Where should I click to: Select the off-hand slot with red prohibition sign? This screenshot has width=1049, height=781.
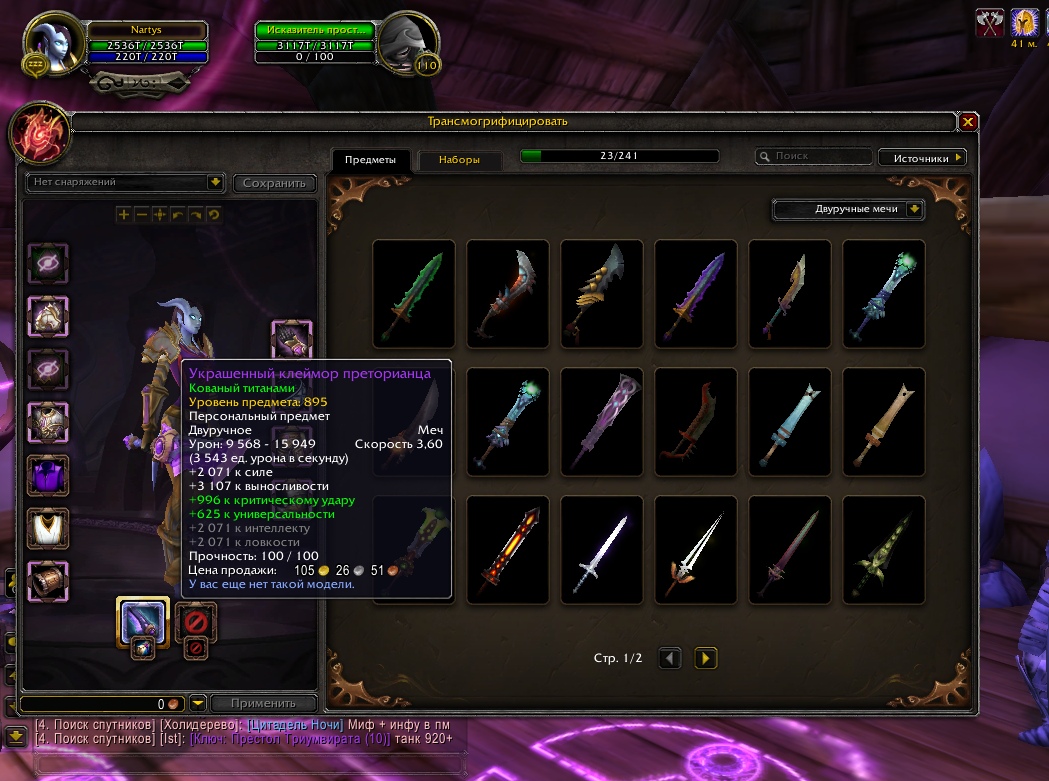point(196,621)
